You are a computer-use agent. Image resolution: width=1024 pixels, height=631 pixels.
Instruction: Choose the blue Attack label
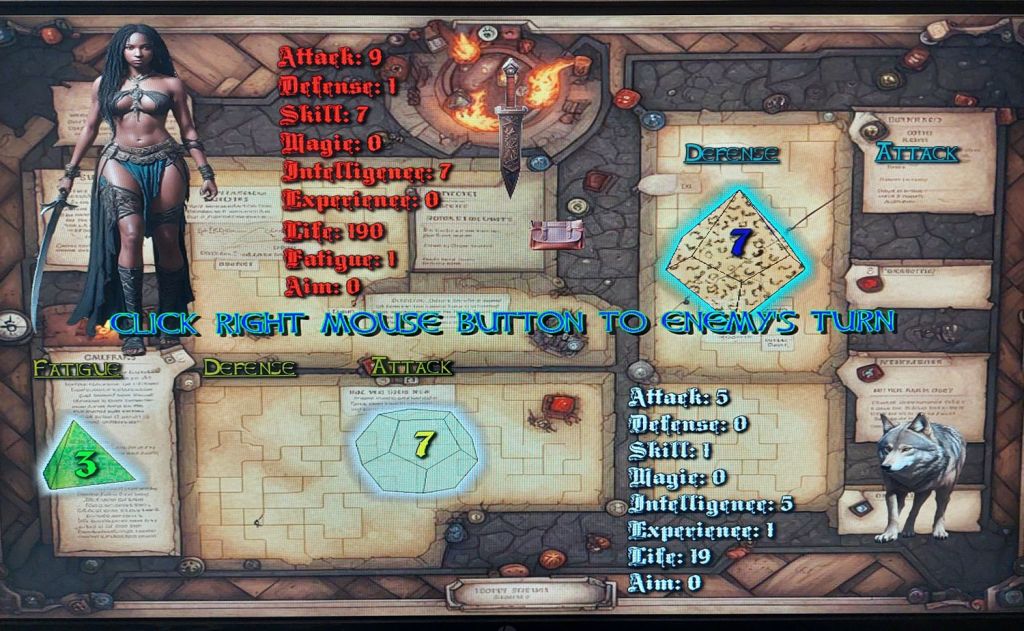click(917, 153)
